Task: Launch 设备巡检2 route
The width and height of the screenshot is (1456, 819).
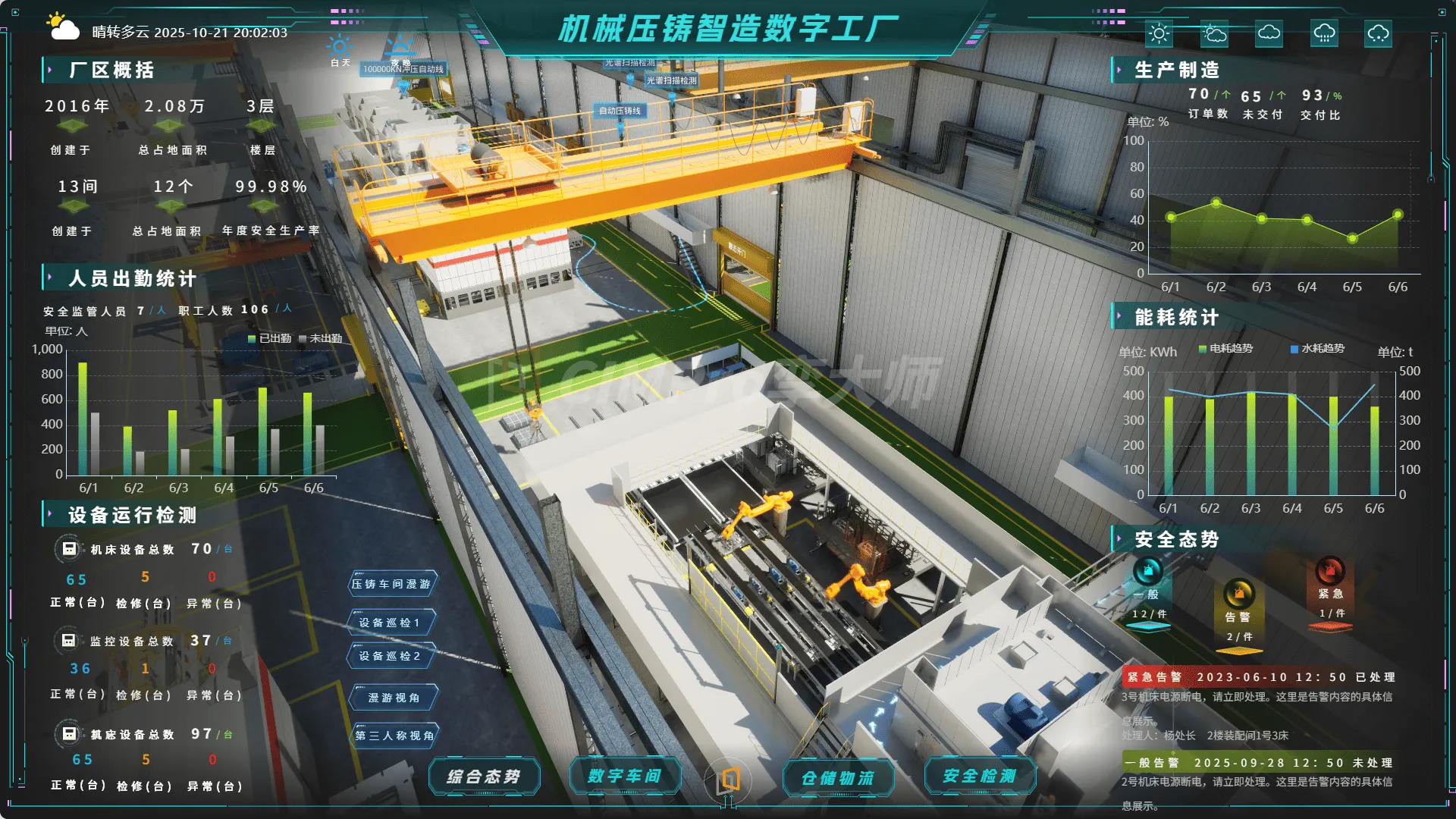Action: [x=390, y=656]
